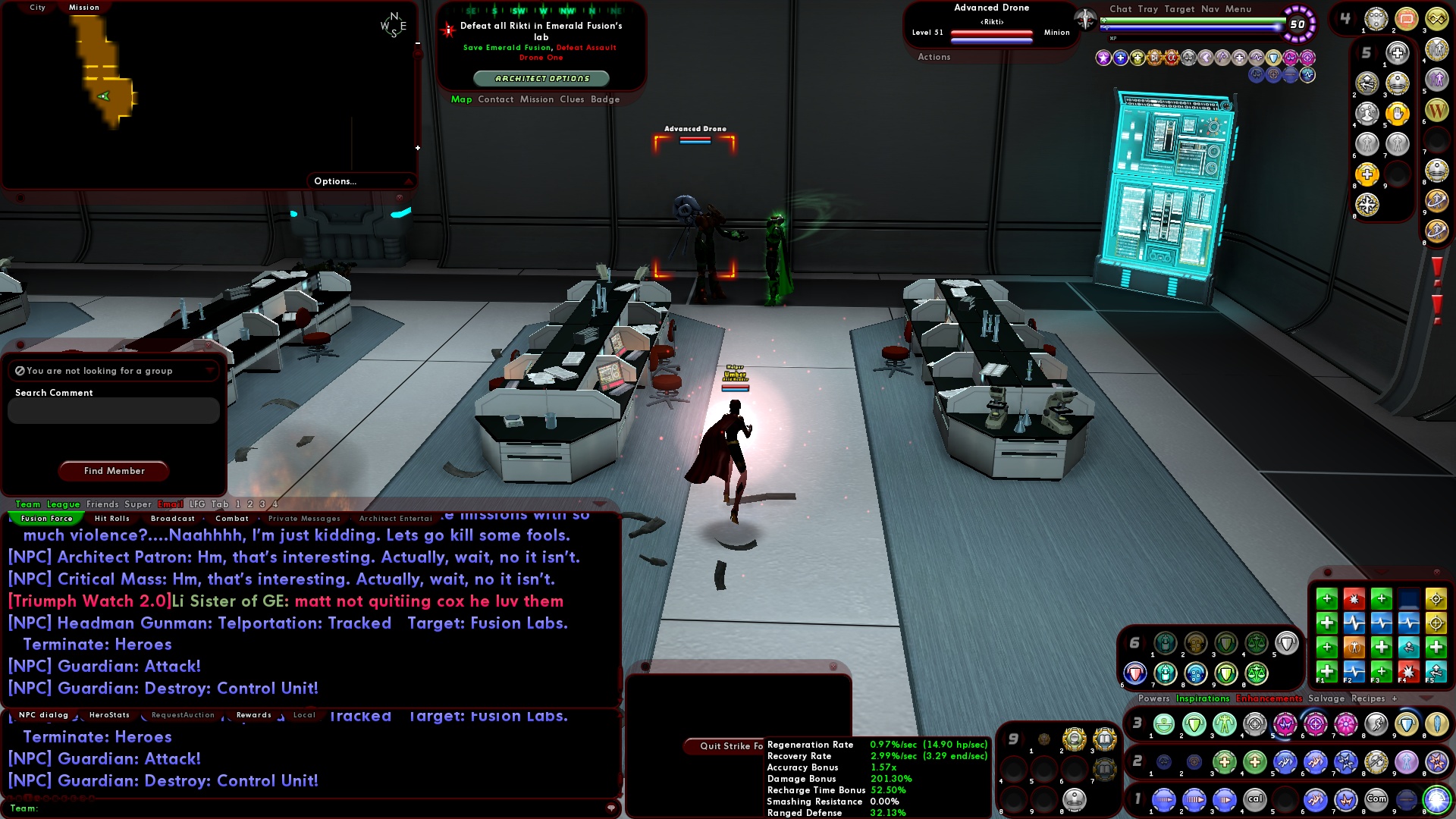This screenshot has width=1456, height=819.
Task: Collapse power tray 9 with its side arrow
Action: click(x=1021, y=737)
